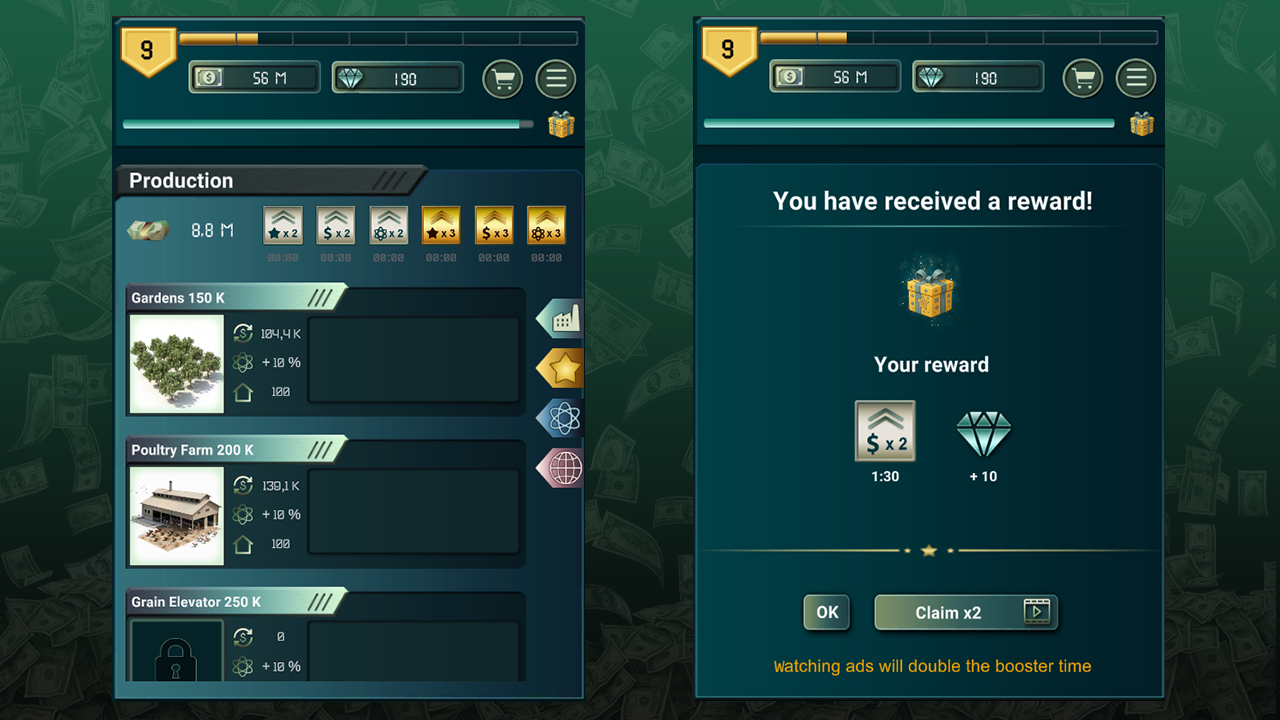The image size is (1280, 720).
Task: Select the star sidebar tab
Action: (559, 368)
